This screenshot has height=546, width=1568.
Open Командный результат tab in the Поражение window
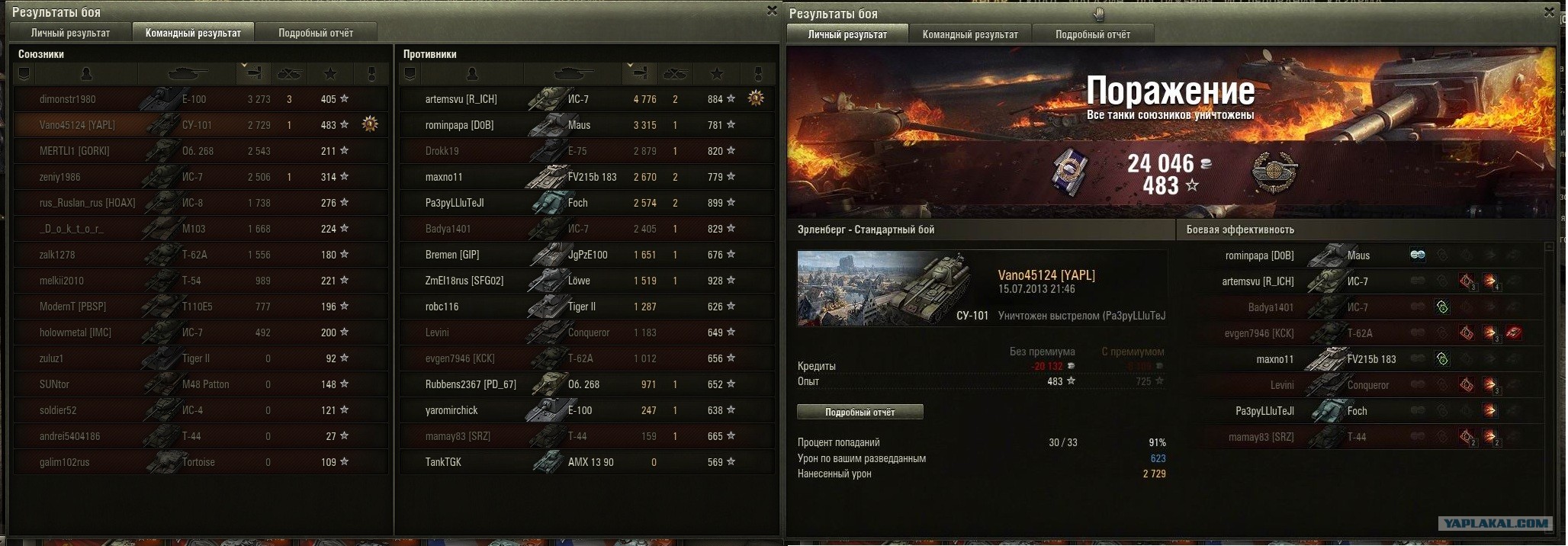[970, 34]
